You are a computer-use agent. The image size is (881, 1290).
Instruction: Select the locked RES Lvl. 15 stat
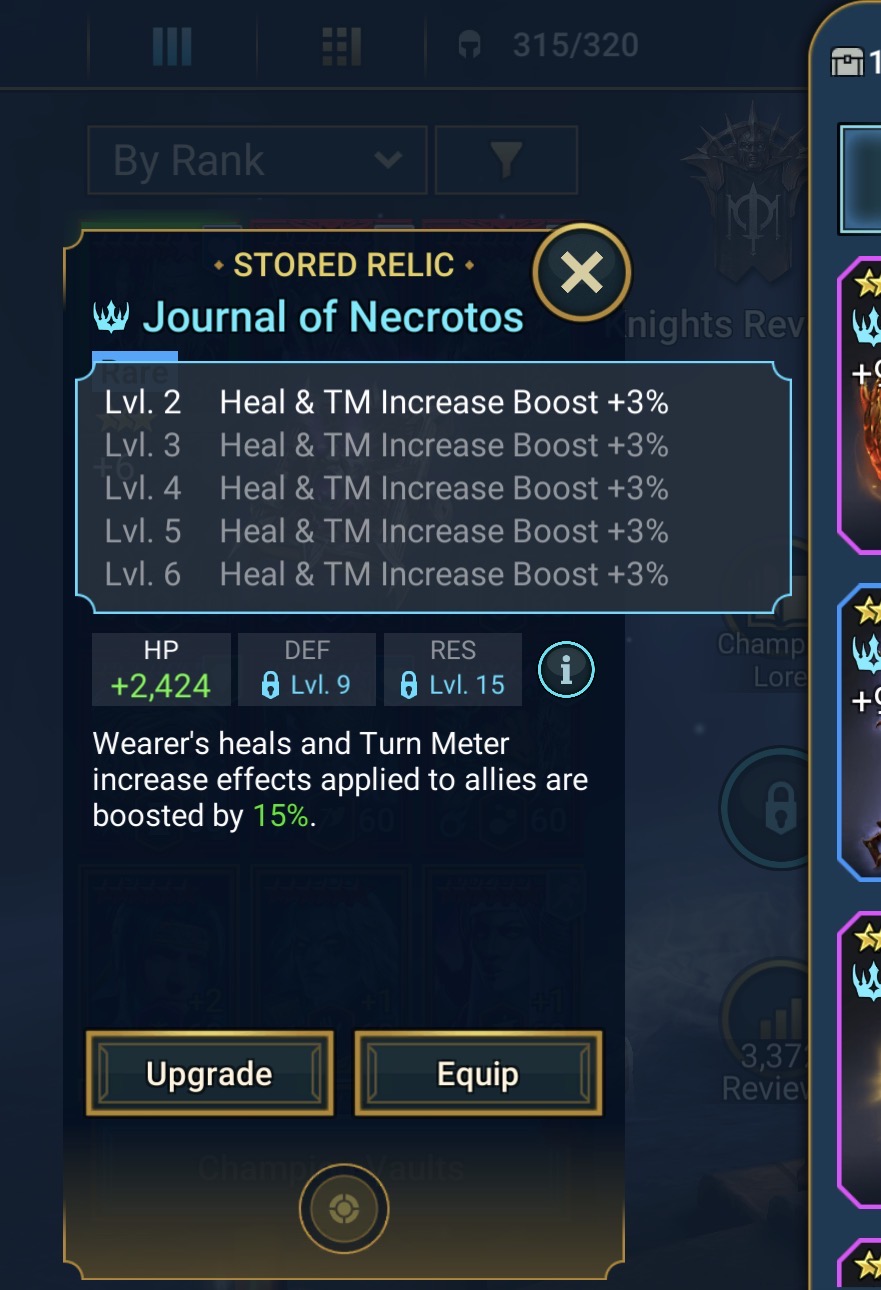(x=452, y=670)
